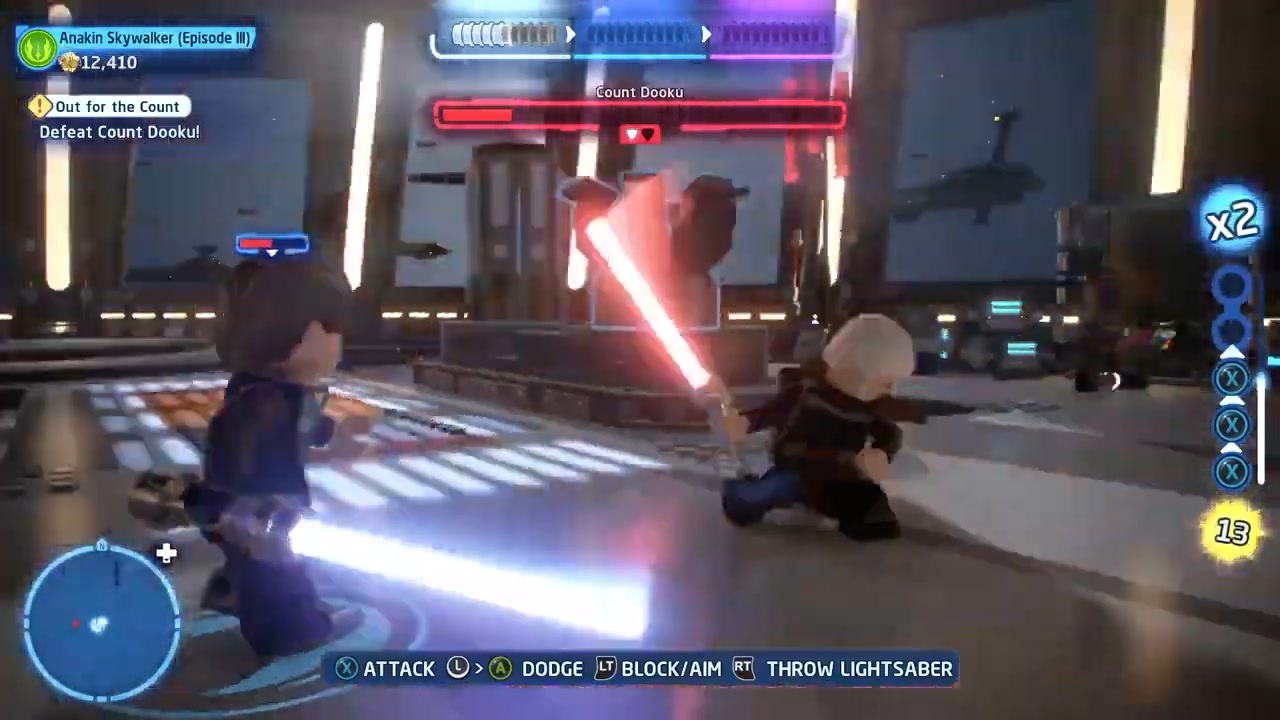Click the RT Throw Lightsaber prompt icon
The width and height of the screenshot is (1280, 720).
743,669
